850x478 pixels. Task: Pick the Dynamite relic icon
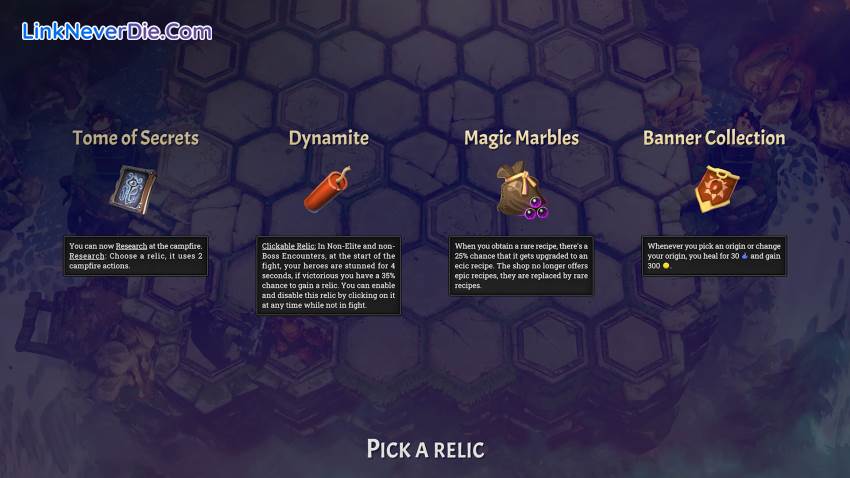point(327,190)
